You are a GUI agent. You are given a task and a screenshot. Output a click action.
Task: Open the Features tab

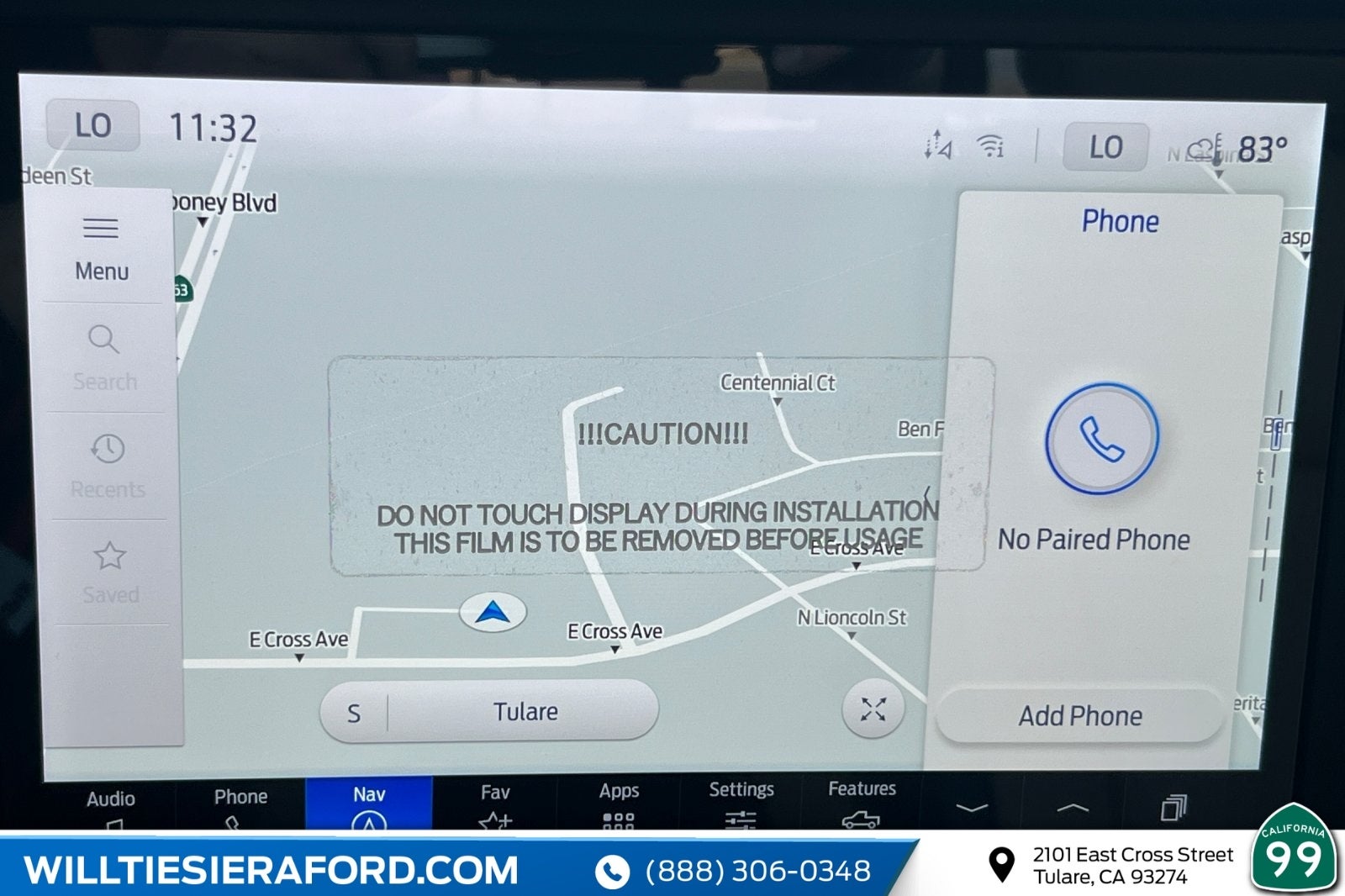[862, 800]
